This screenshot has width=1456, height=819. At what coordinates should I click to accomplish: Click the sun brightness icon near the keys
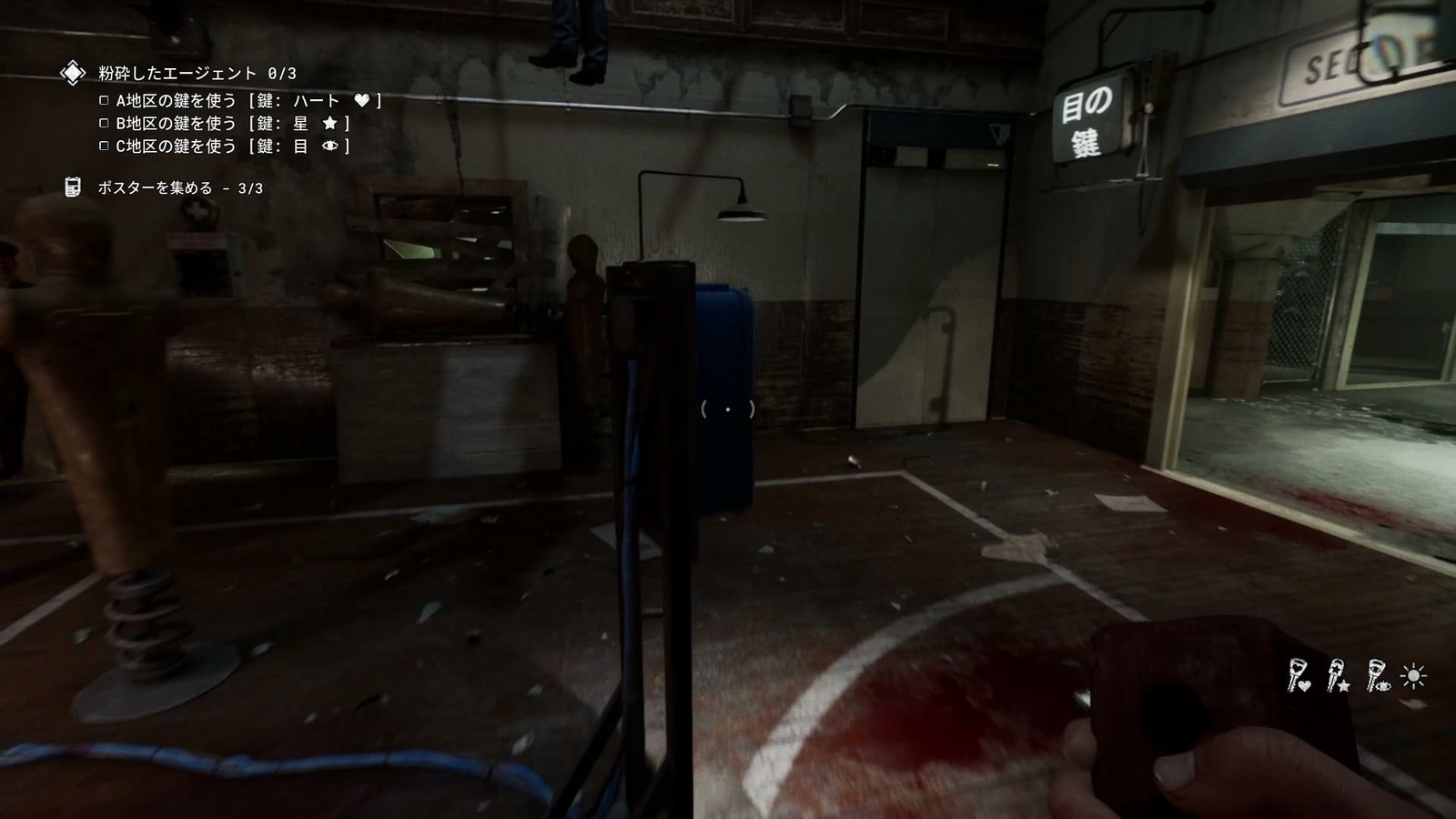point(1413,675)
